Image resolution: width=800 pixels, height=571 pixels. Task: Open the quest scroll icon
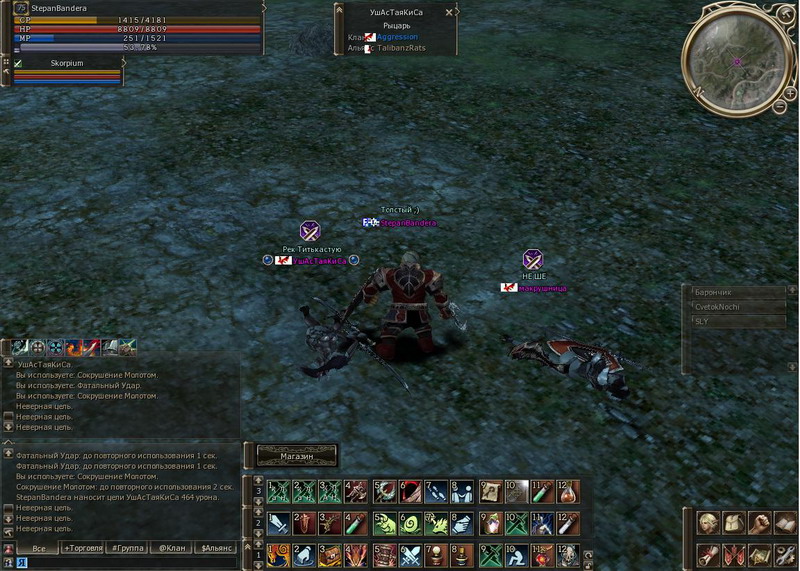(708, 554)
